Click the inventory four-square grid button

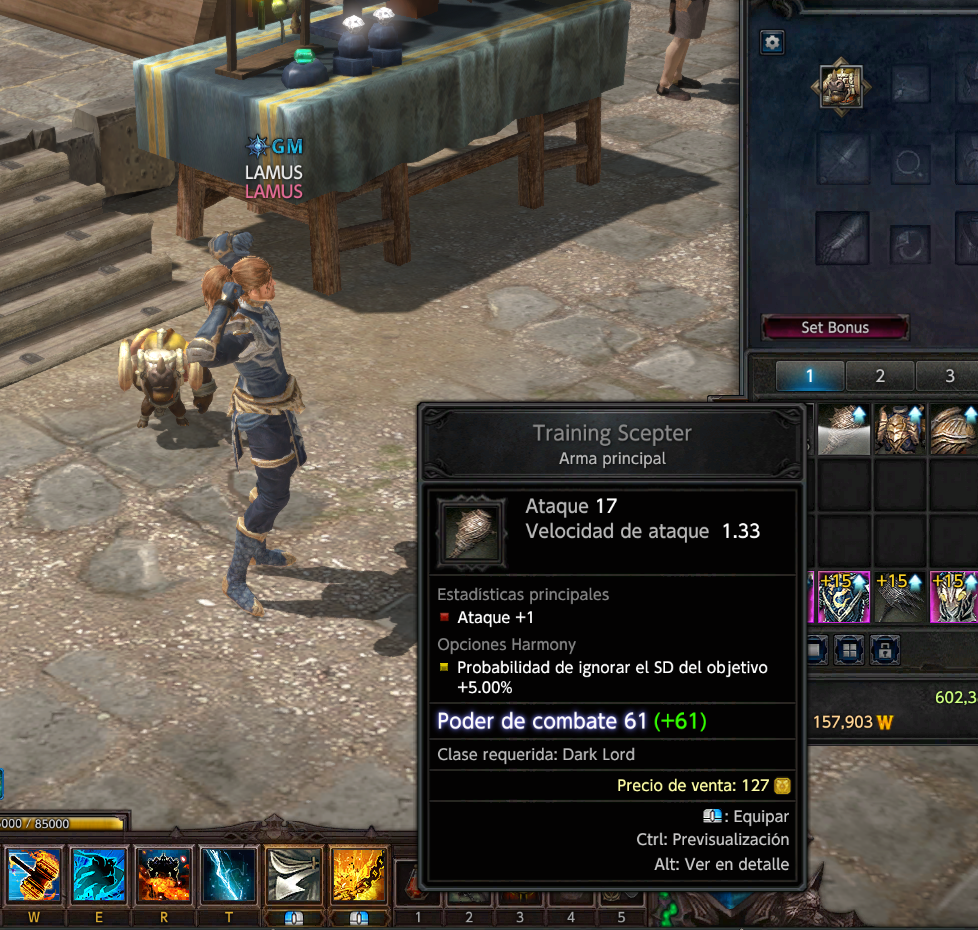click(849, 648)
